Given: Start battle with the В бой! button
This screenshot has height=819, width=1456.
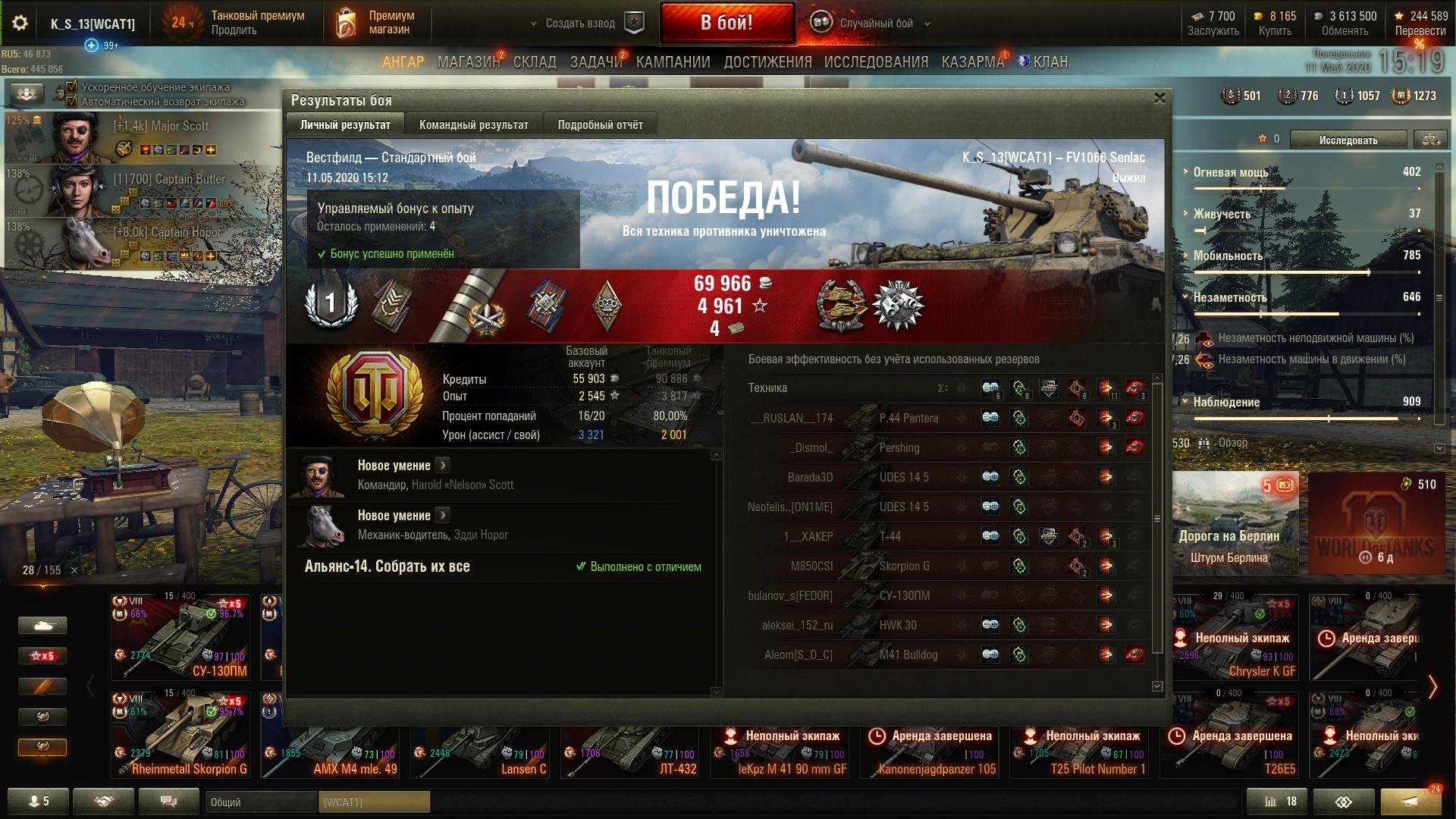Looking at the screenshot, I should (x=726, y=23).
